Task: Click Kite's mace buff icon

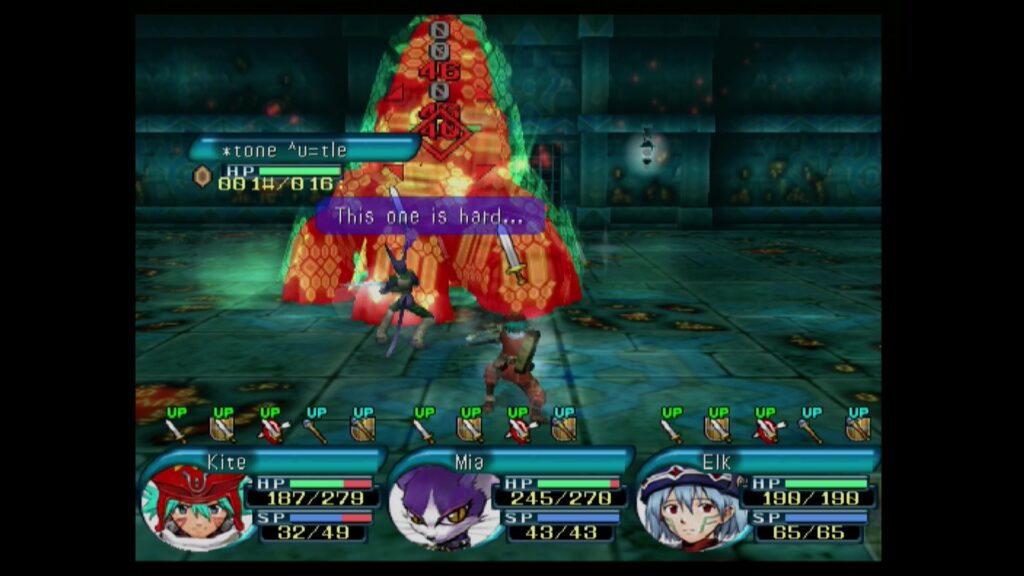Action: click(315, 428)
